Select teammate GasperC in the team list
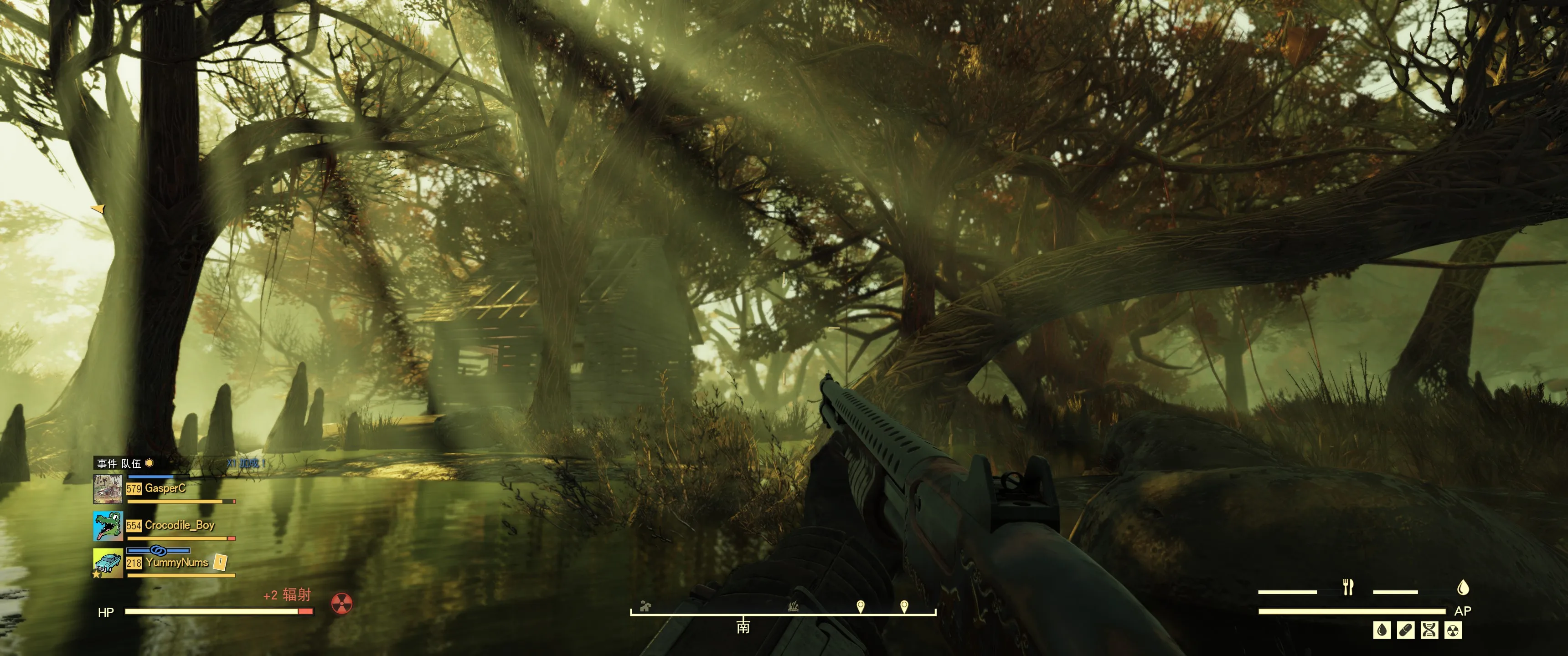This screenshot has width=1568, height=656. [x=165, y=488]
